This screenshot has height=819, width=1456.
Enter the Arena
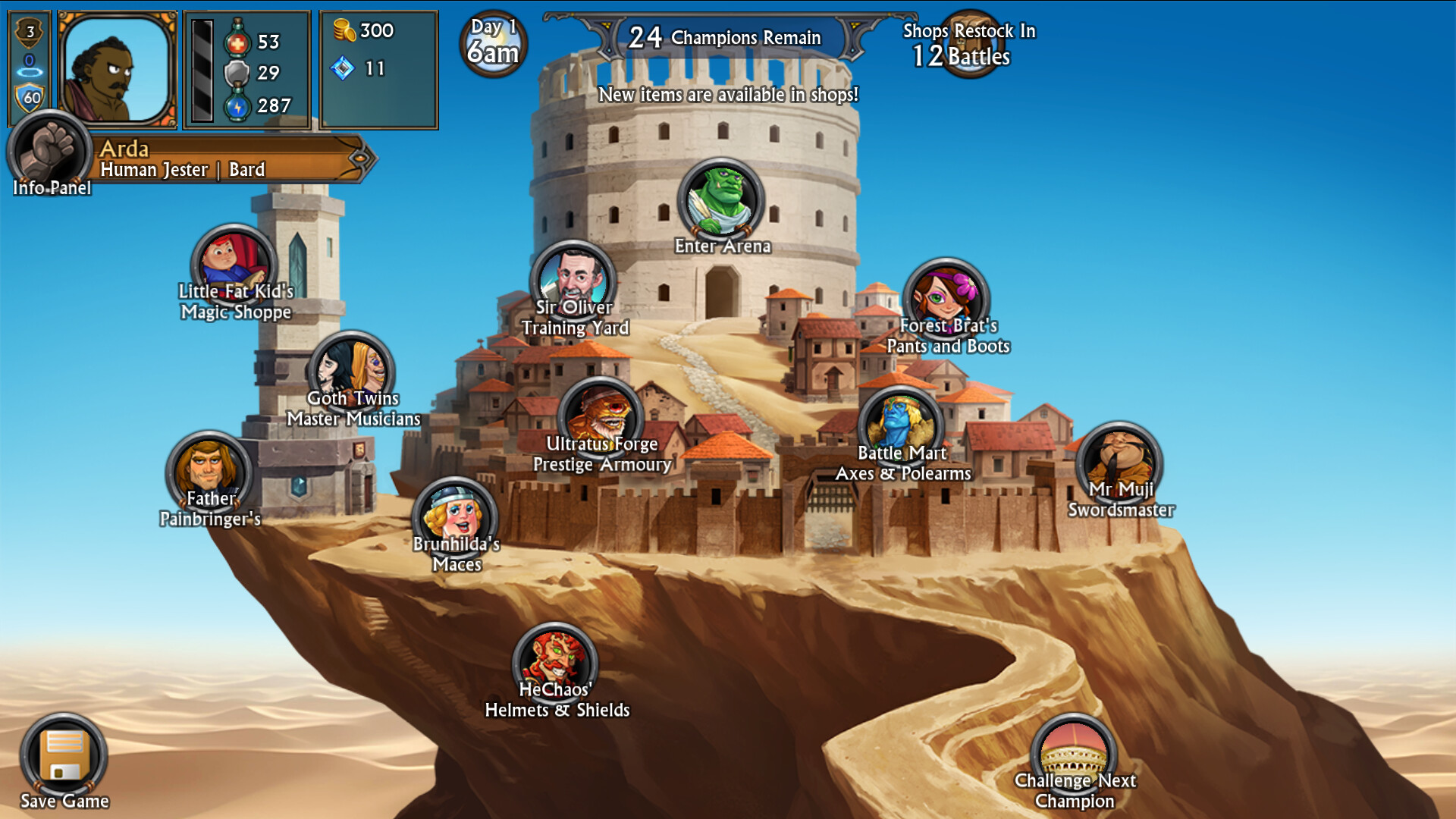pos(720,201)
